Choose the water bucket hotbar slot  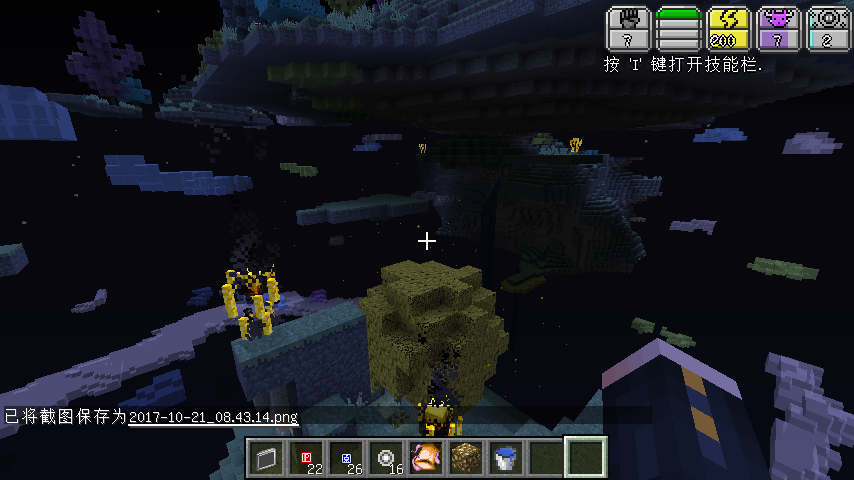(506, 459)
